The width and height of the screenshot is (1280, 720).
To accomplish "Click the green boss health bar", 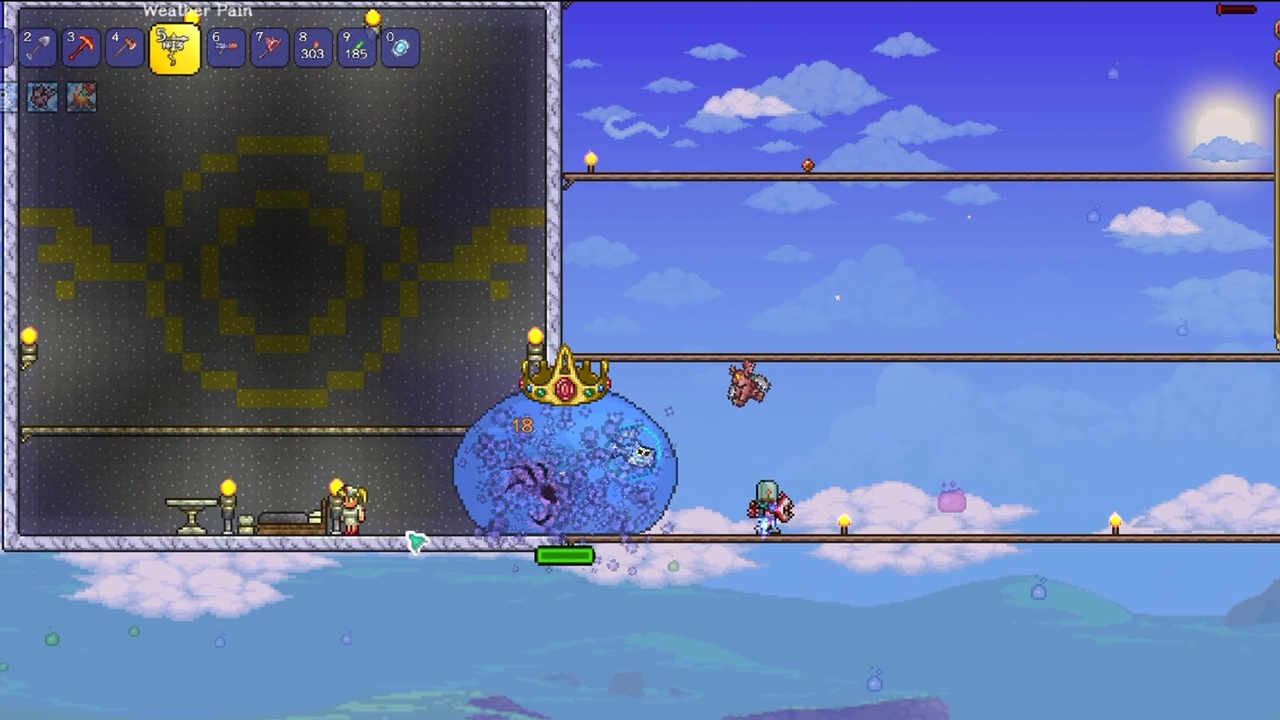I will click(565, 556).
